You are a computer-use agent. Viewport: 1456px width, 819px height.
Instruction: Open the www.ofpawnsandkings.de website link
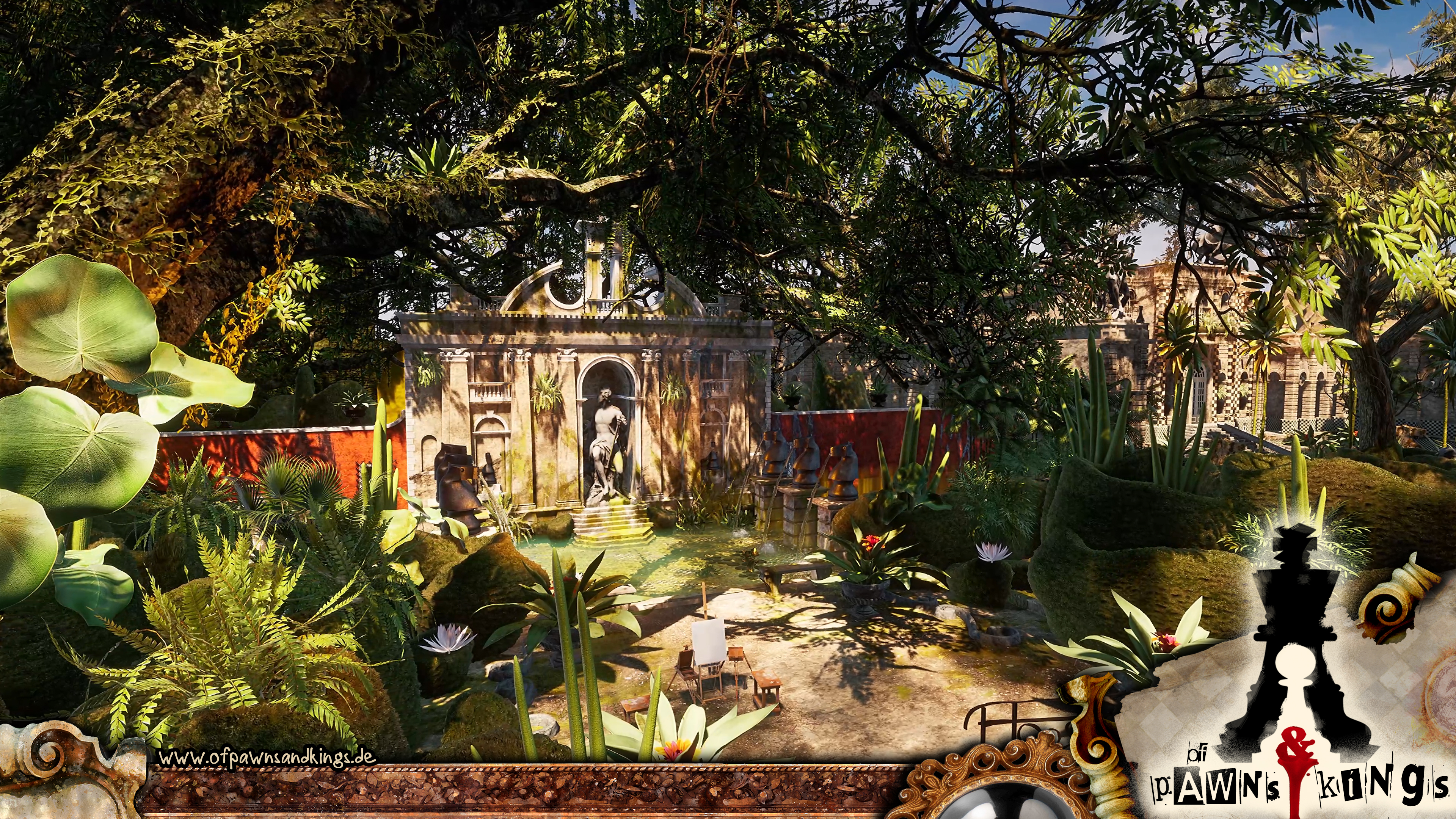coord(267,758)
